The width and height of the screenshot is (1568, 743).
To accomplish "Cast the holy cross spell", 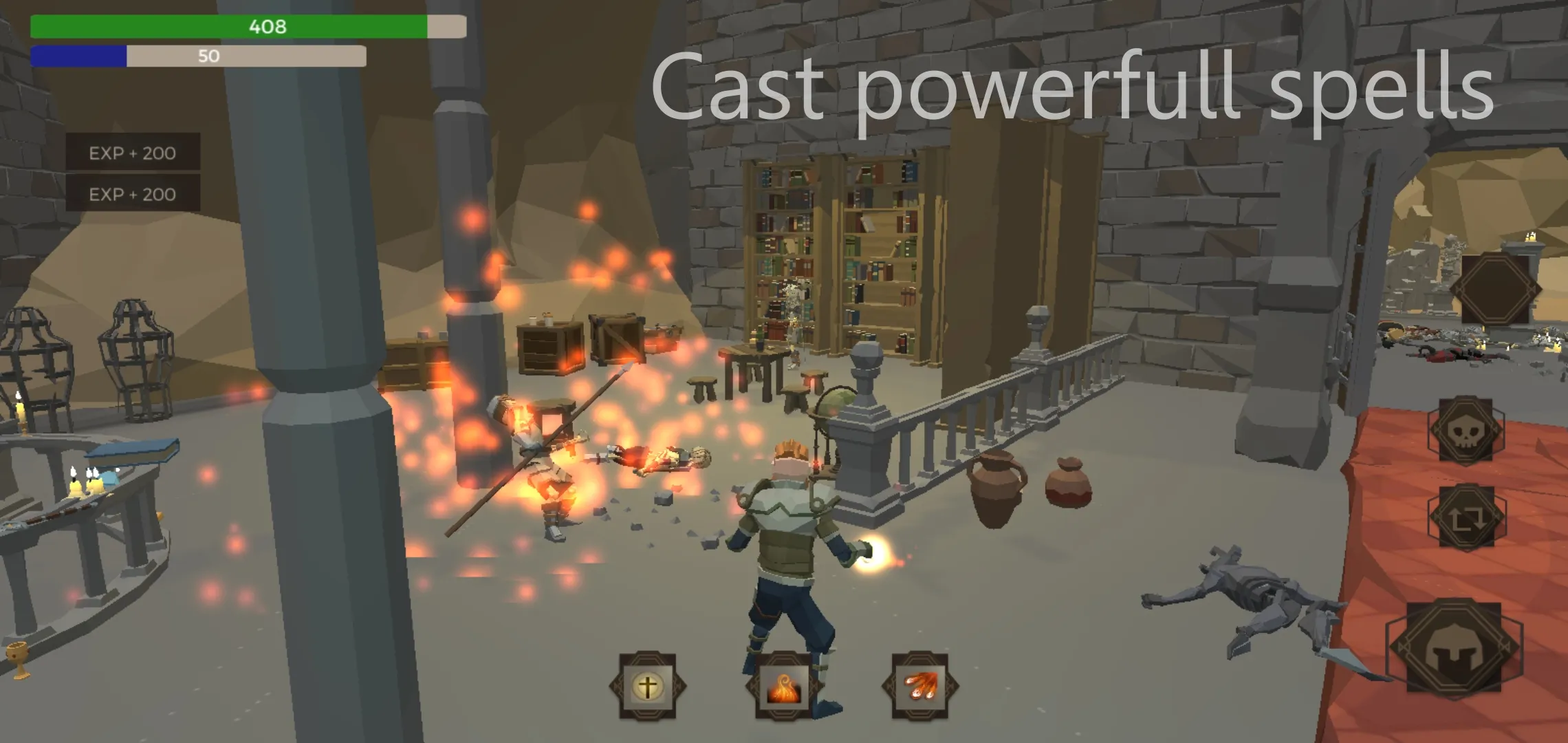I will (x=647, y=686).
